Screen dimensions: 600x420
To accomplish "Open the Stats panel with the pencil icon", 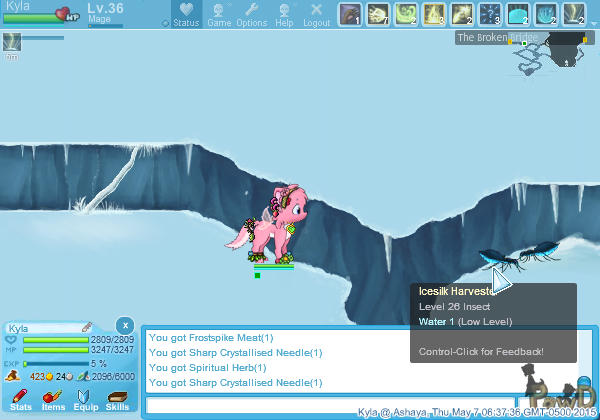I will [x=20, y=400].
